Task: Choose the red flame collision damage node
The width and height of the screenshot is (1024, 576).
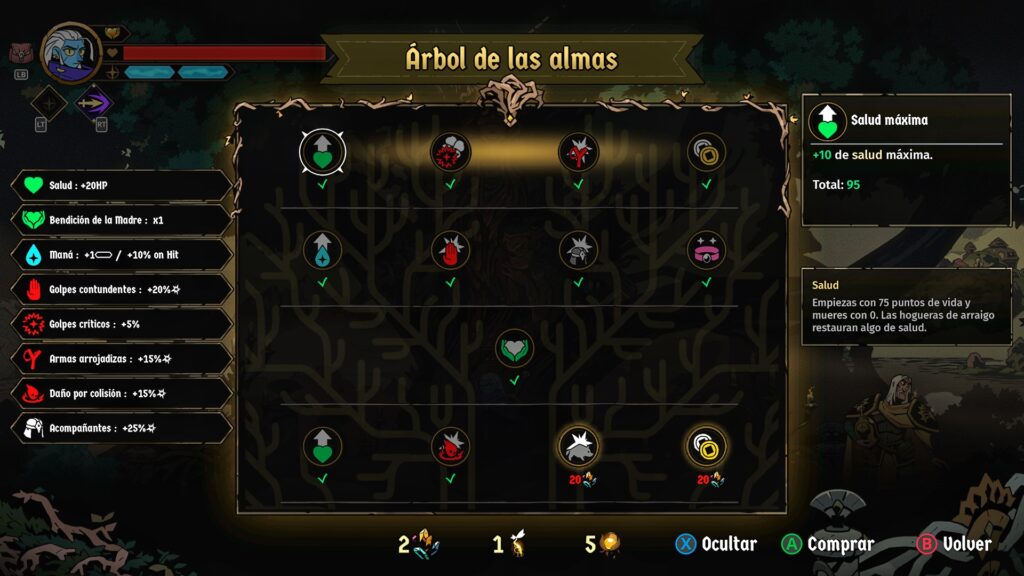Action: [x=450, y=446]
